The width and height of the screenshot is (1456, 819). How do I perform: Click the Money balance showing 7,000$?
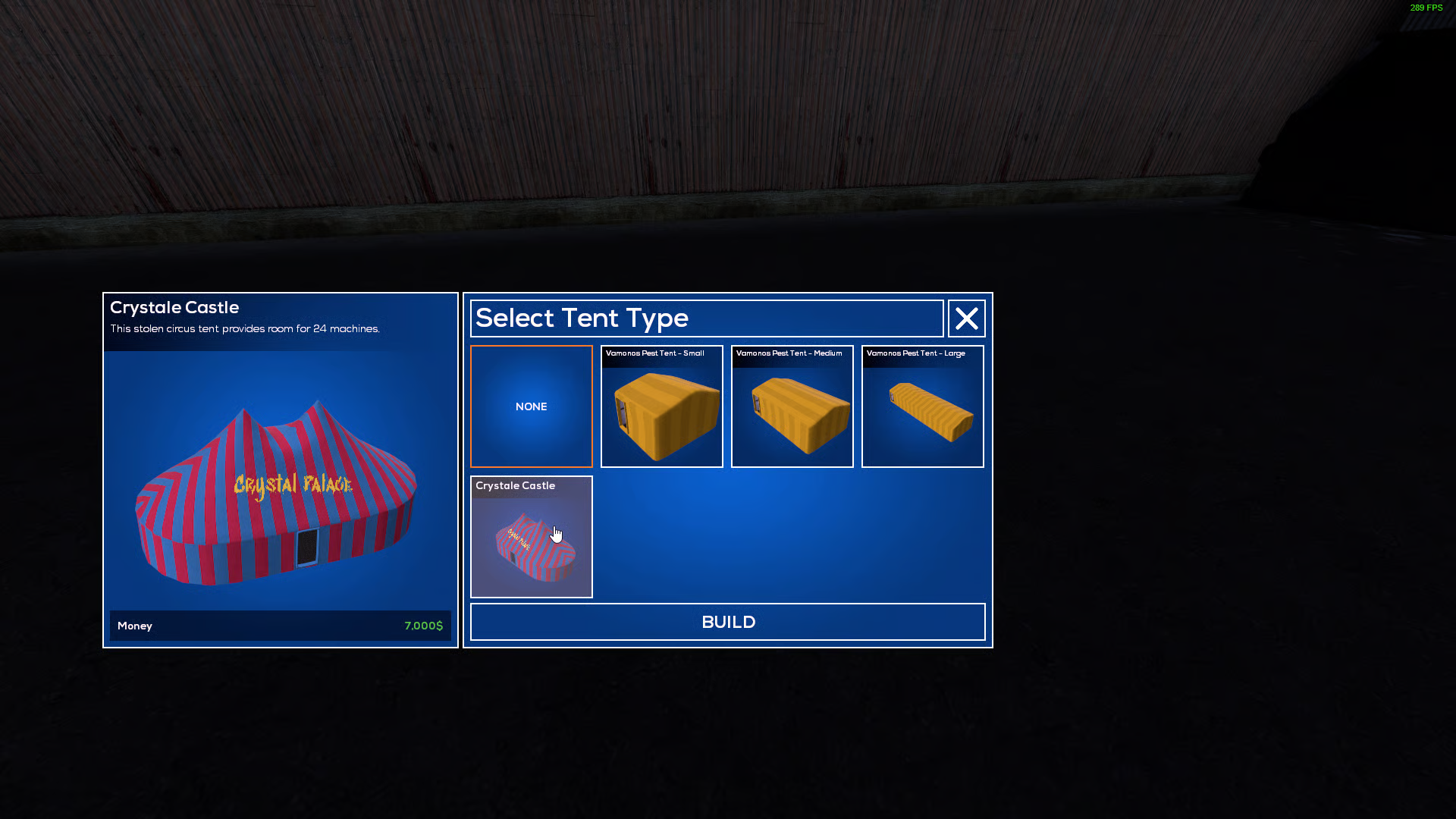tap(279, 626)
